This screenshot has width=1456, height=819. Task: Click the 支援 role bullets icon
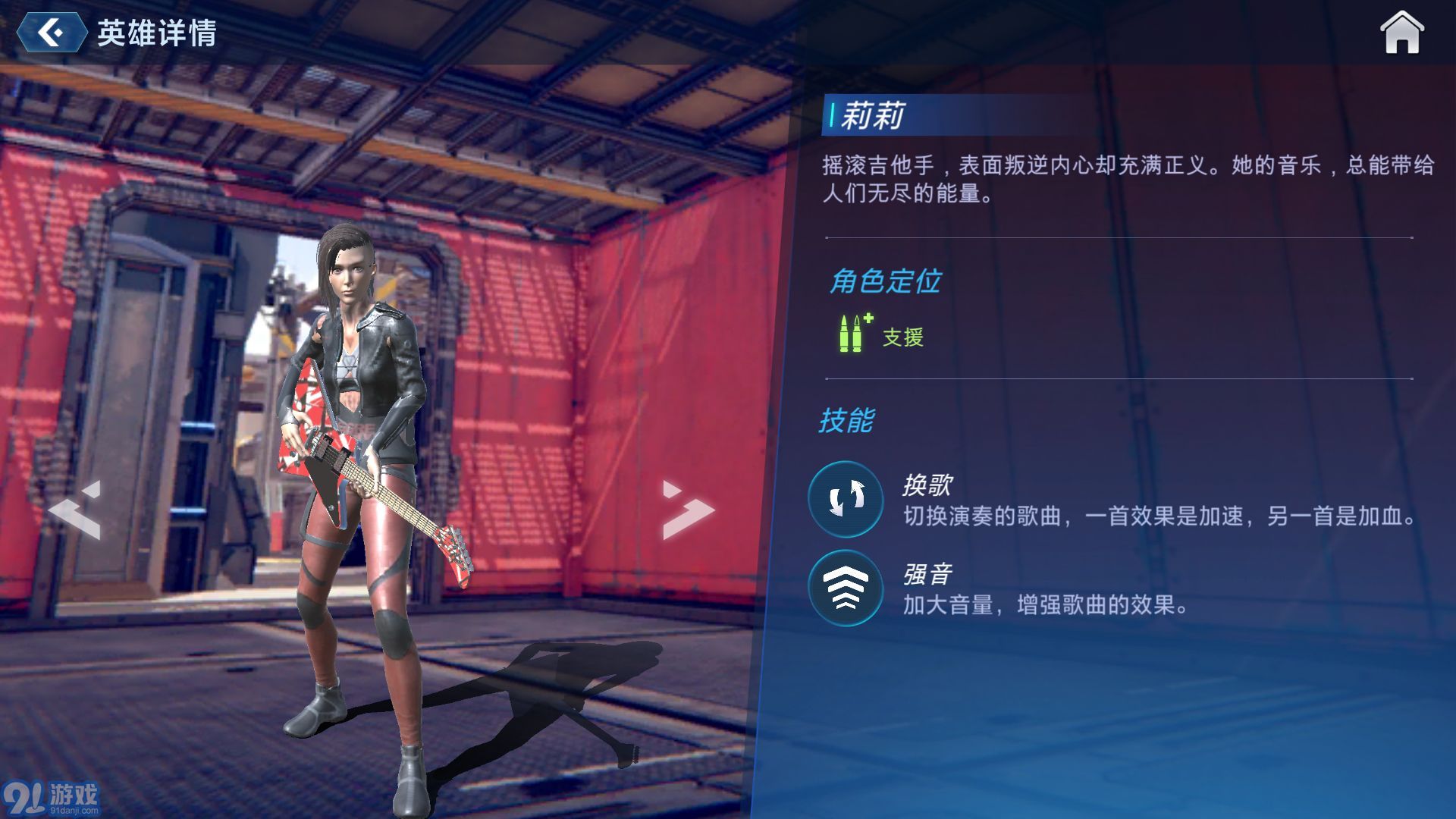click(x=851, y=334)
